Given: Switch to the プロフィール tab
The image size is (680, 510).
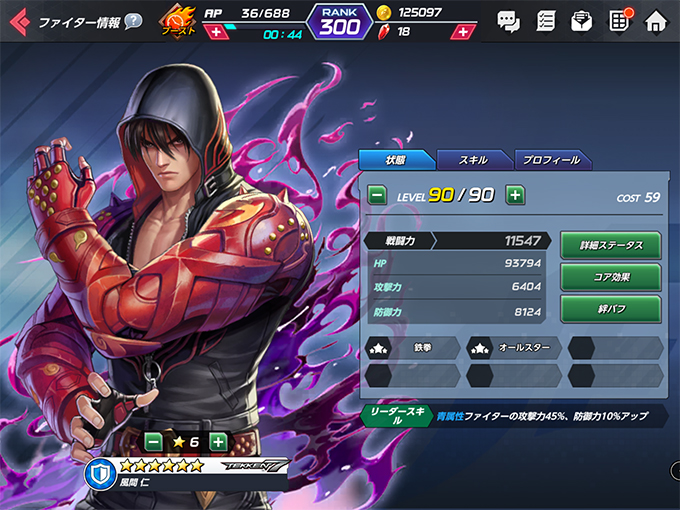Looking at the screenshot, I should pos(553,160).
